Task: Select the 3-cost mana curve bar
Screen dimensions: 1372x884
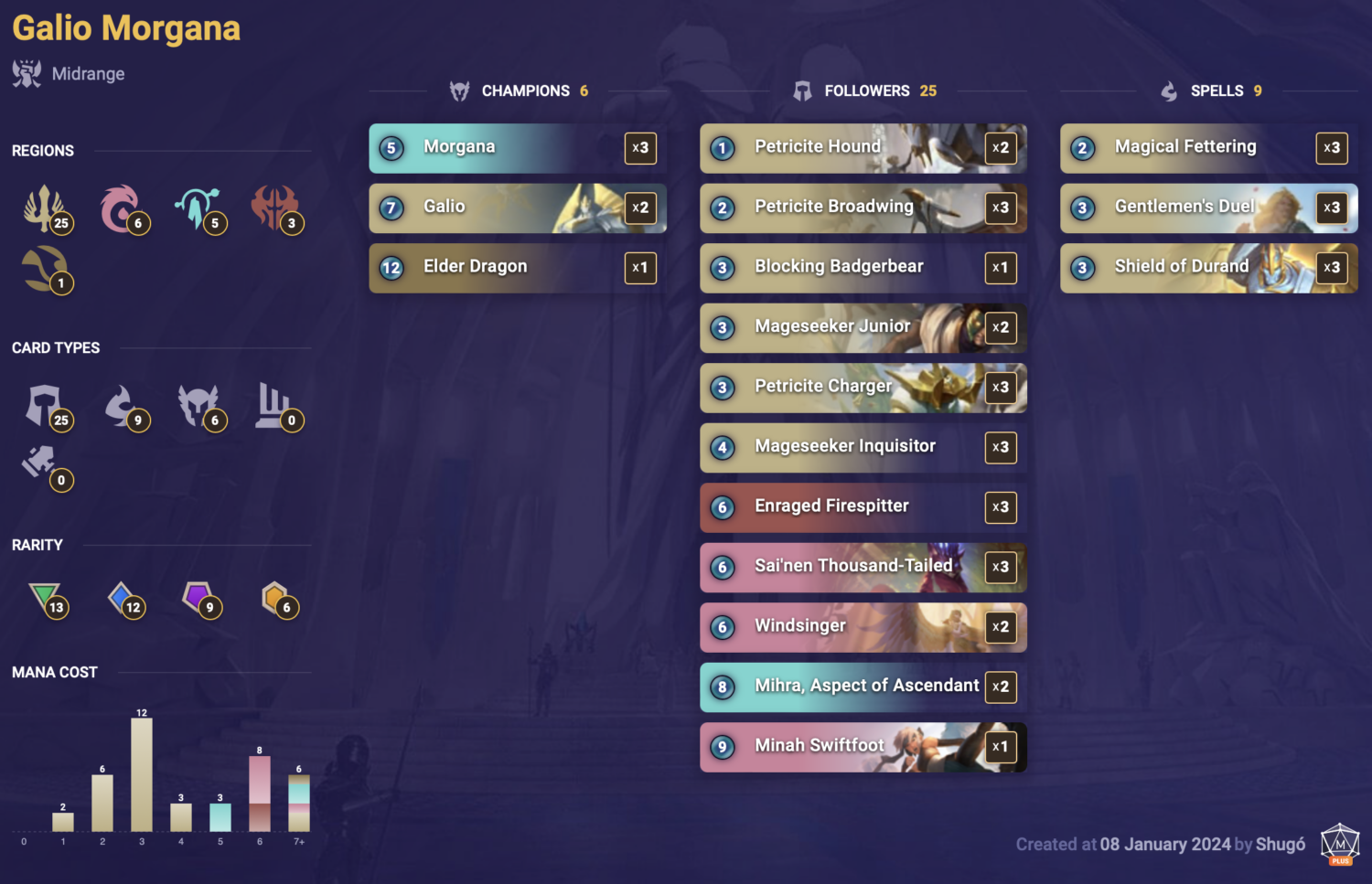Action: (142, 777)
